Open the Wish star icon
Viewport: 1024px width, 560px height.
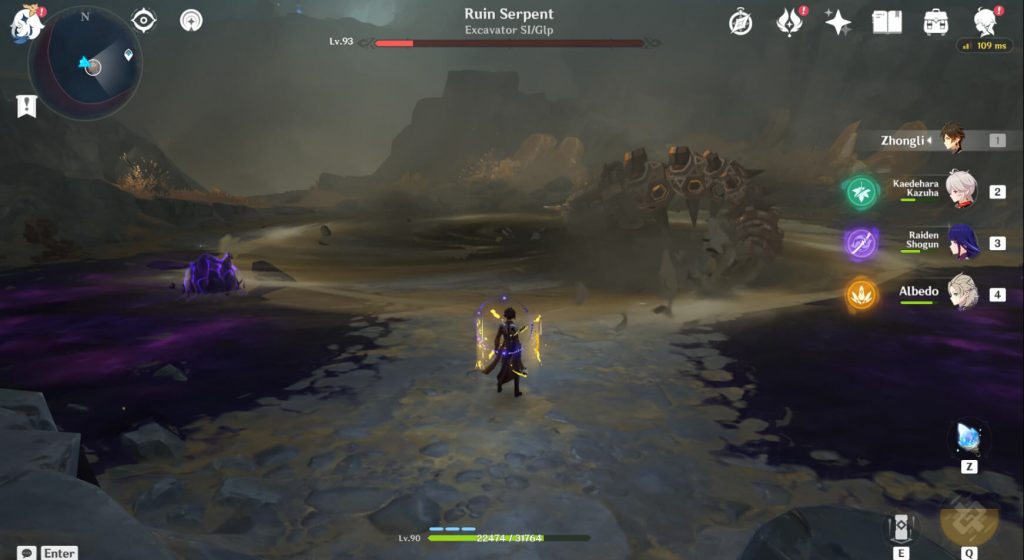838,22
